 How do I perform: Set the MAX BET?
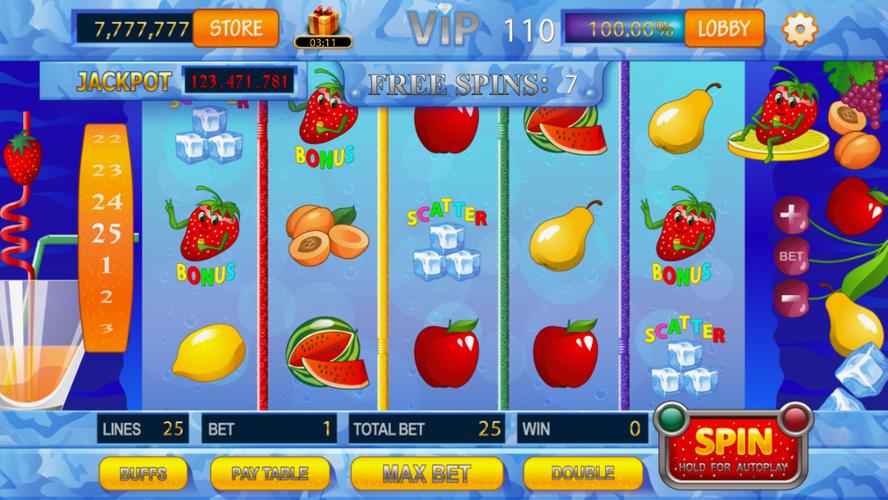click(x=427, y=472)
